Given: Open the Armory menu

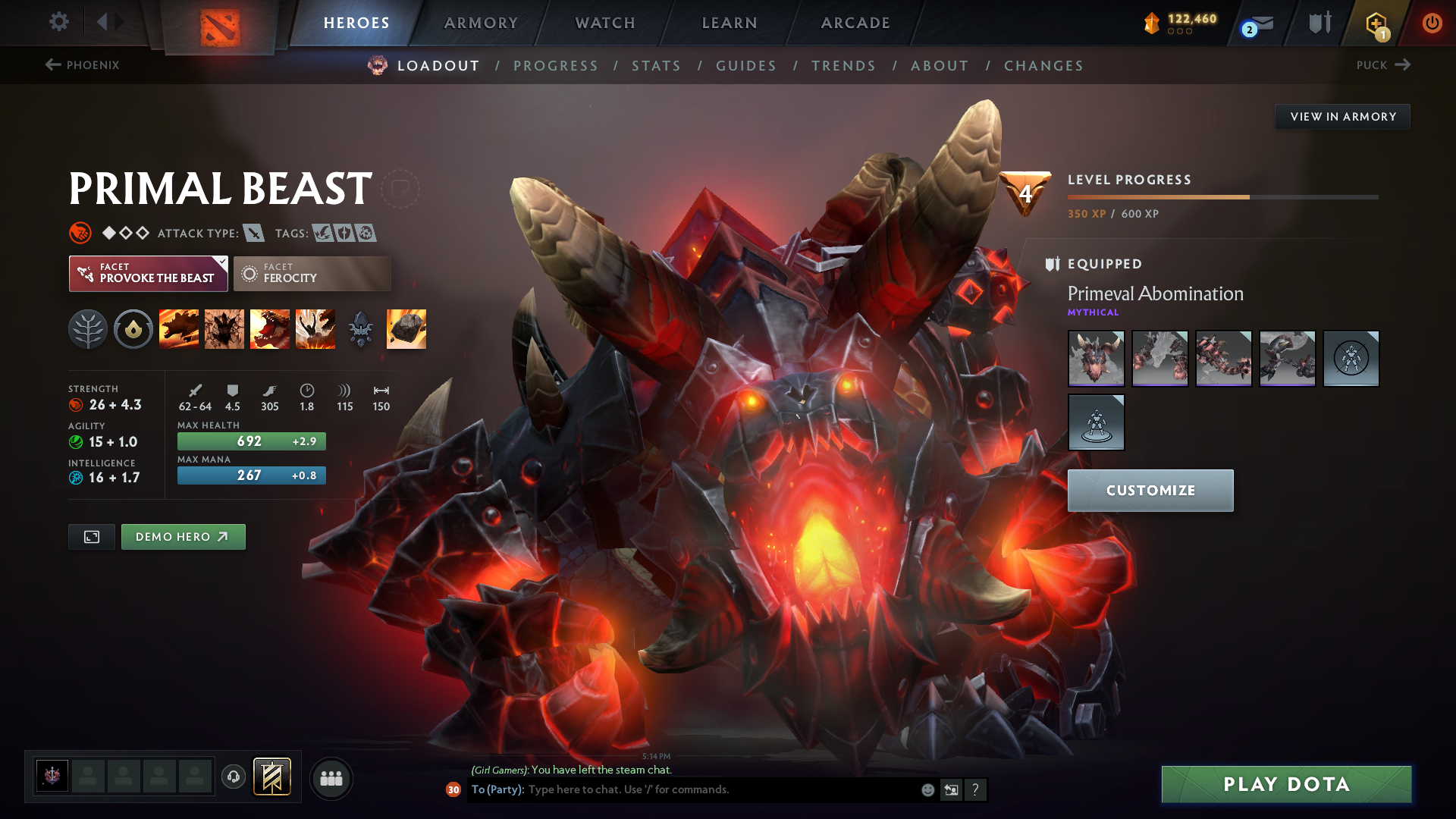Looking at the screenshot, I should (481, 23).
